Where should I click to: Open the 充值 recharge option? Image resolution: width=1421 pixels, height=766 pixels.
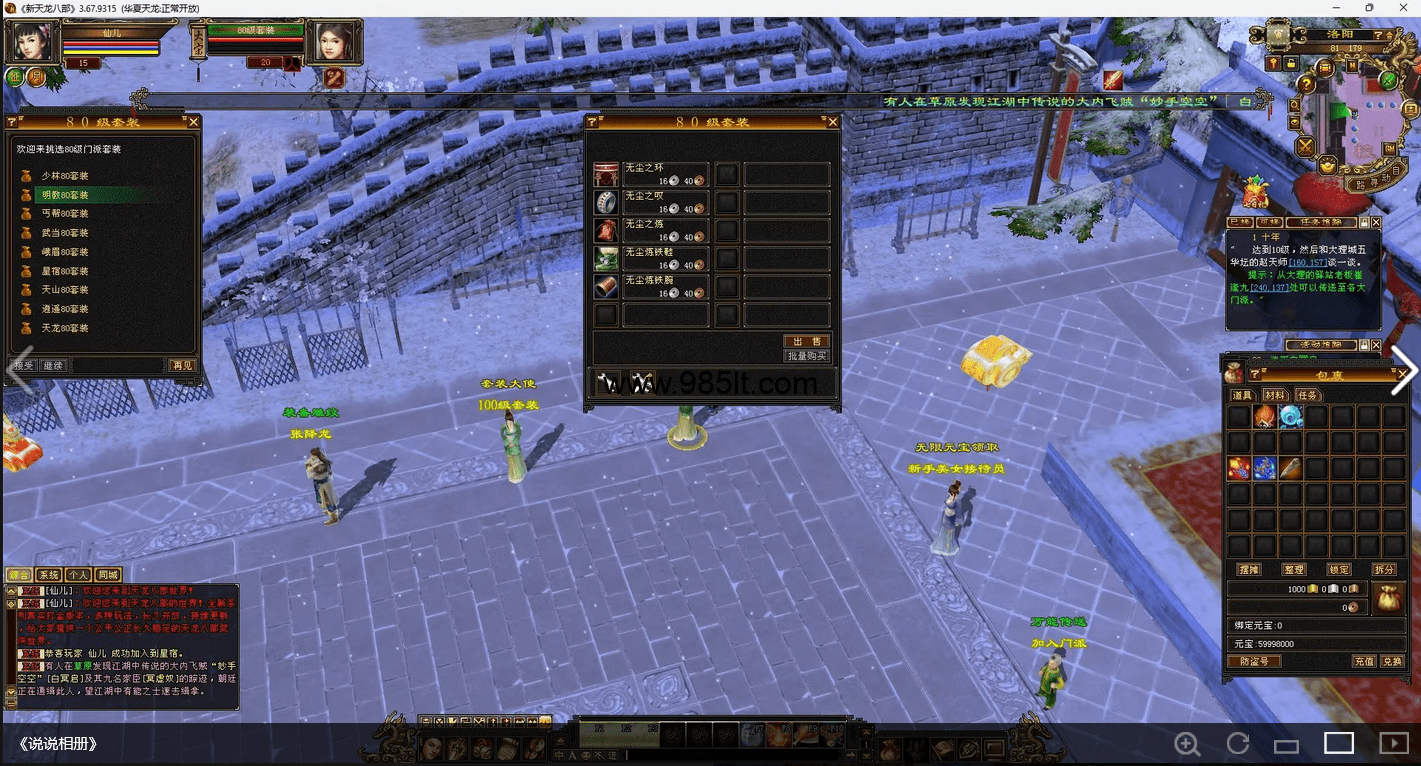[x=1364, y=661]
